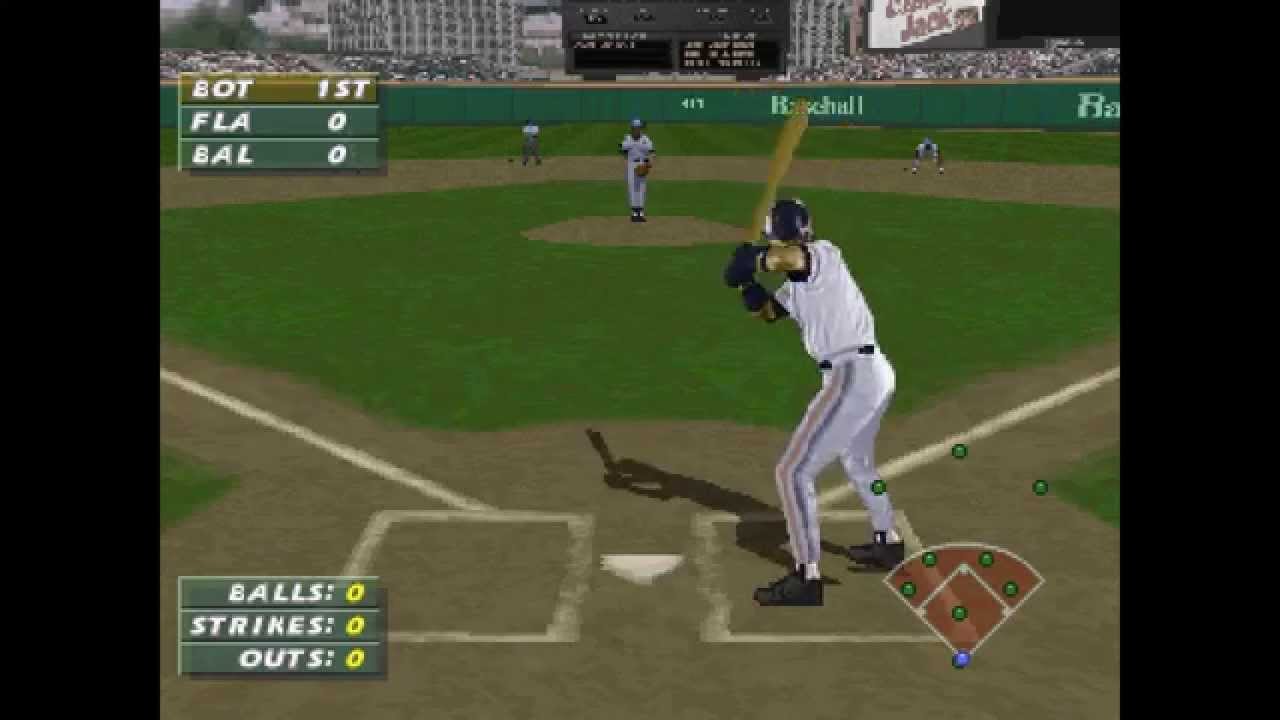Switch to the BAL team row

coord(281,155)
